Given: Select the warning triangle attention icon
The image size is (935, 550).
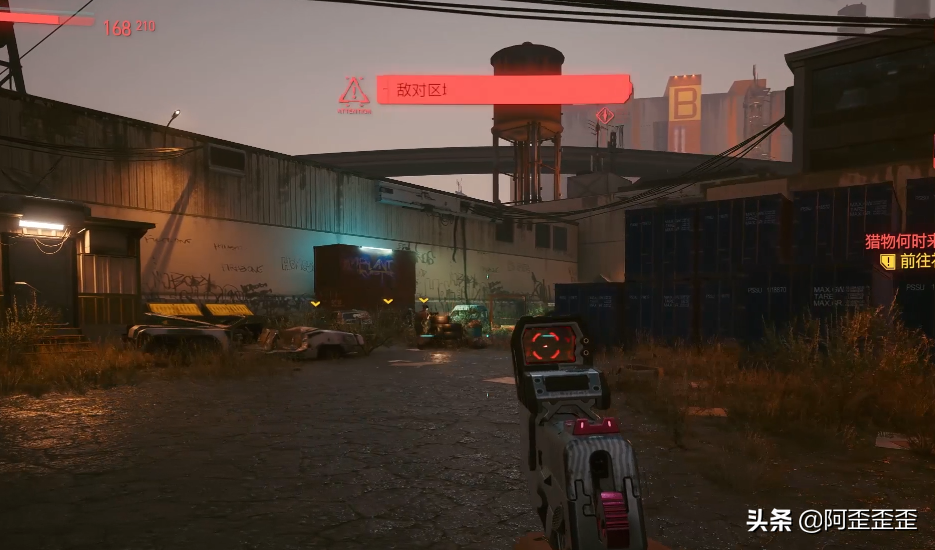Looking at the screenshot, I should pyautogui.click(x=354, y=92).
